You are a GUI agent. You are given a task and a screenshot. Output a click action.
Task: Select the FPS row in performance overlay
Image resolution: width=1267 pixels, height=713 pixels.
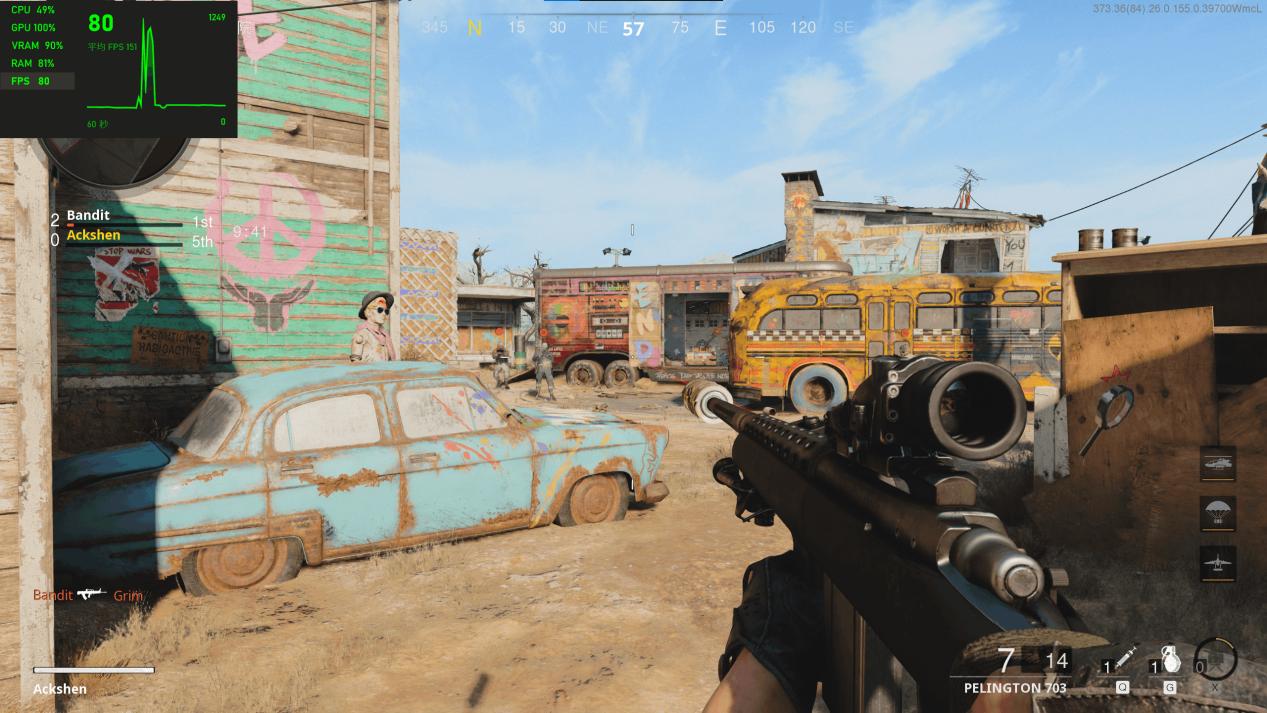(38, 81)
